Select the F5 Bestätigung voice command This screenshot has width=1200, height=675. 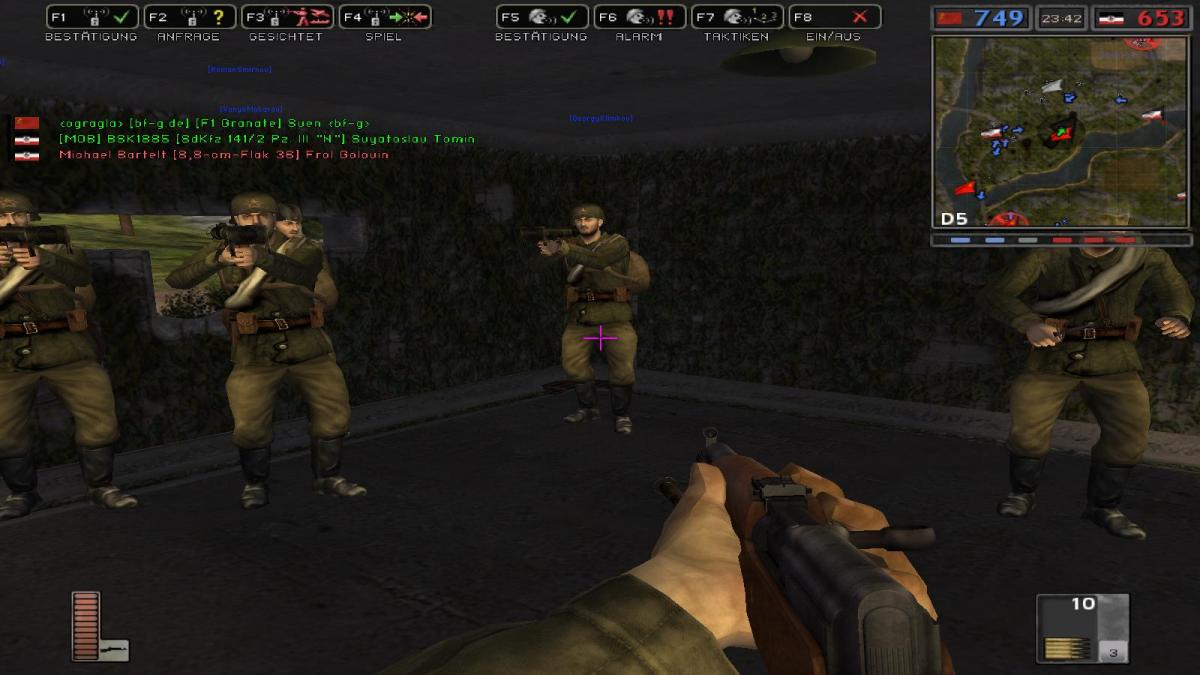point(541,17)
